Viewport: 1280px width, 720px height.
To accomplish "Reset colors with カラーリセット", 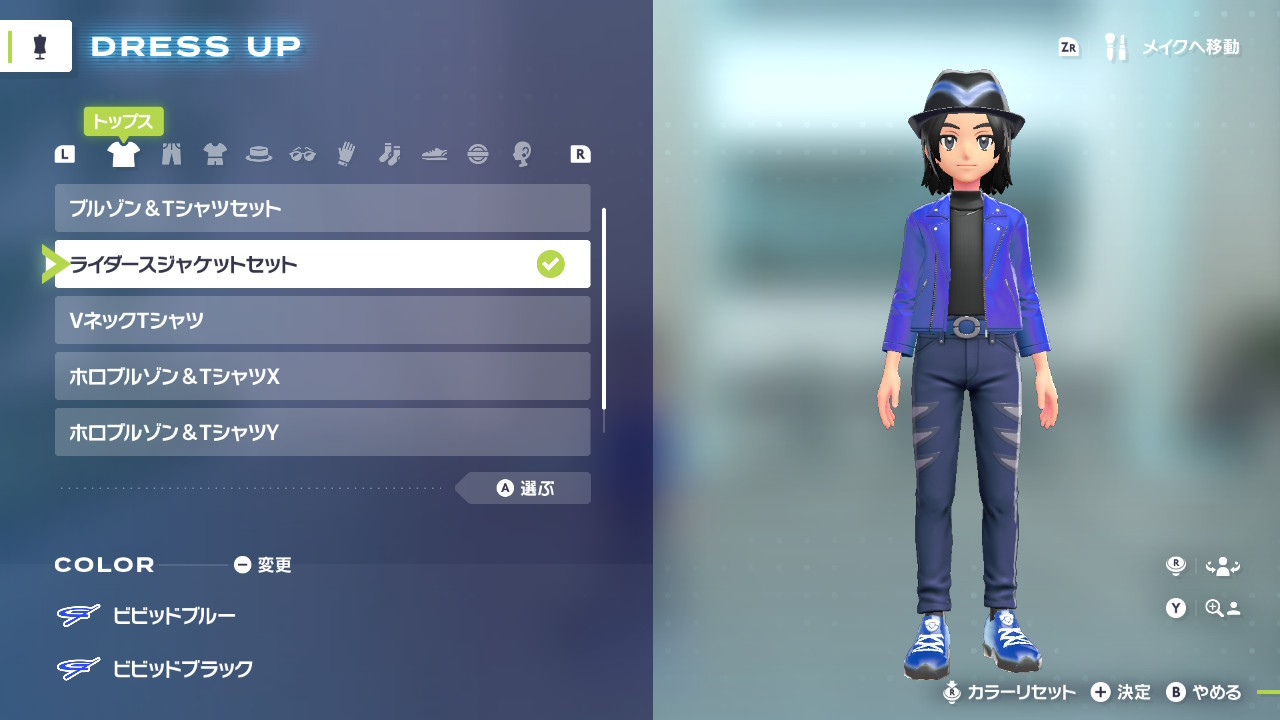I will tap(1010, 692).
